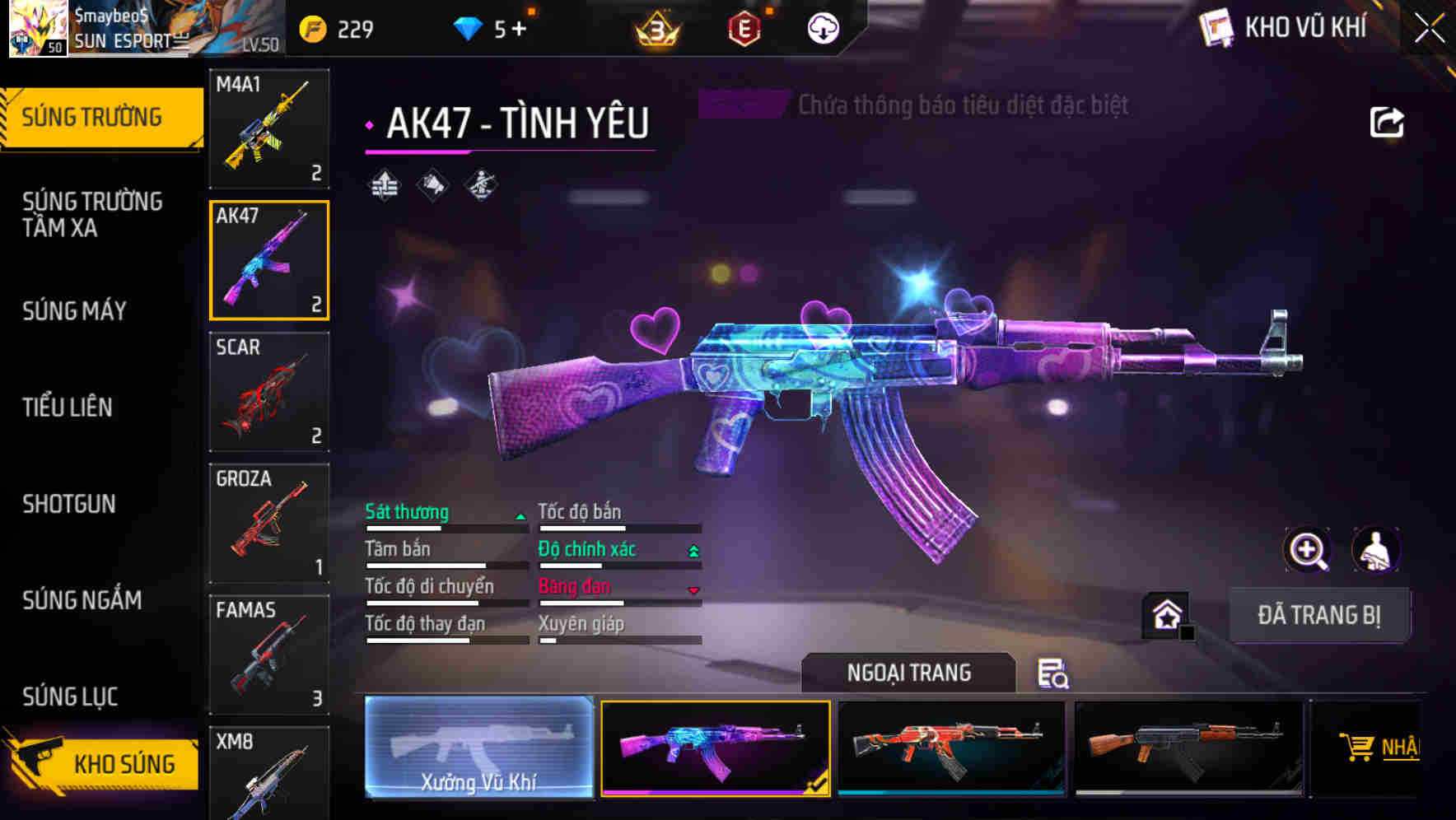Click the magnifier zoom icon near weapon
Viewport: 1456px width, 820px height.
pos(1309,550)
